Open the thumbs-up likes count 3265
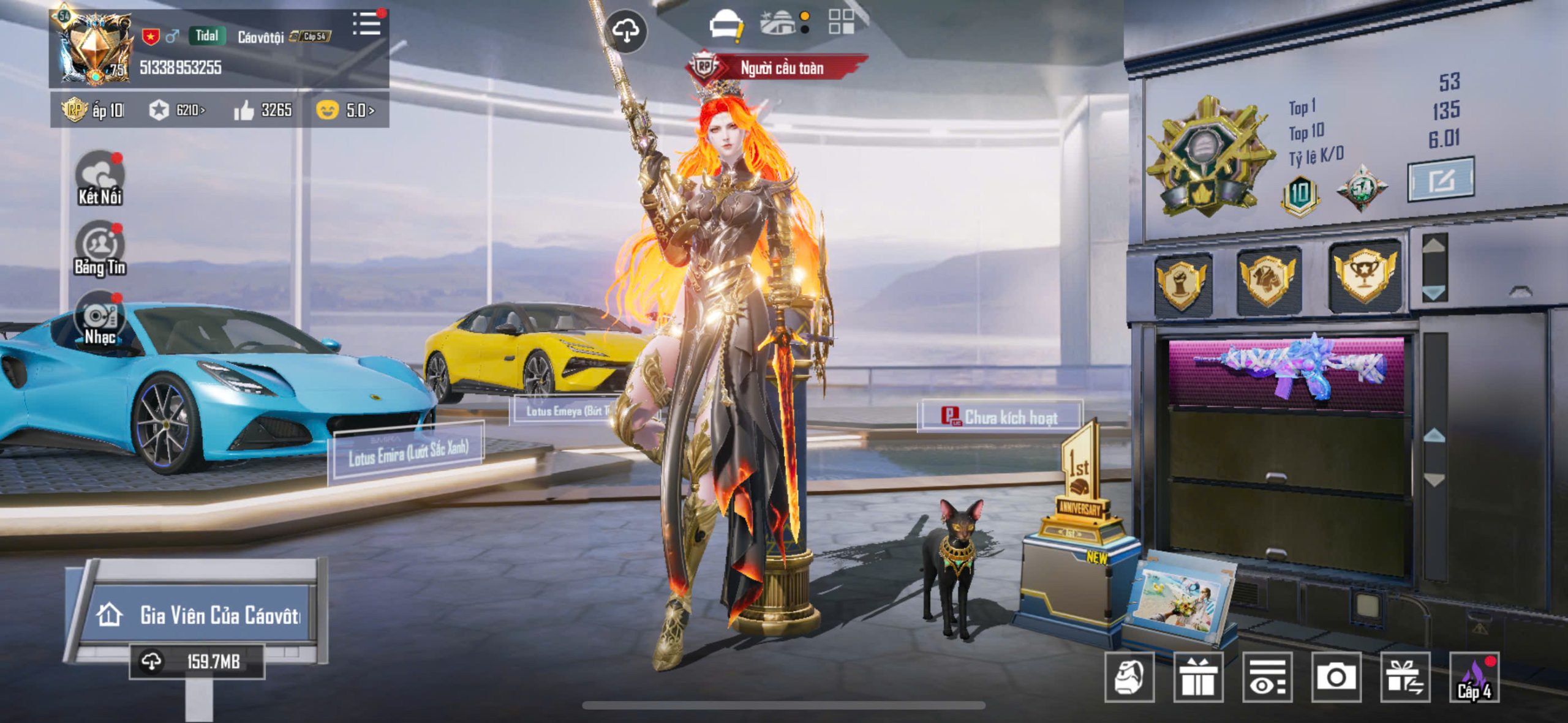This screenshot has height=723, width=1568. (x=263, y=110)
